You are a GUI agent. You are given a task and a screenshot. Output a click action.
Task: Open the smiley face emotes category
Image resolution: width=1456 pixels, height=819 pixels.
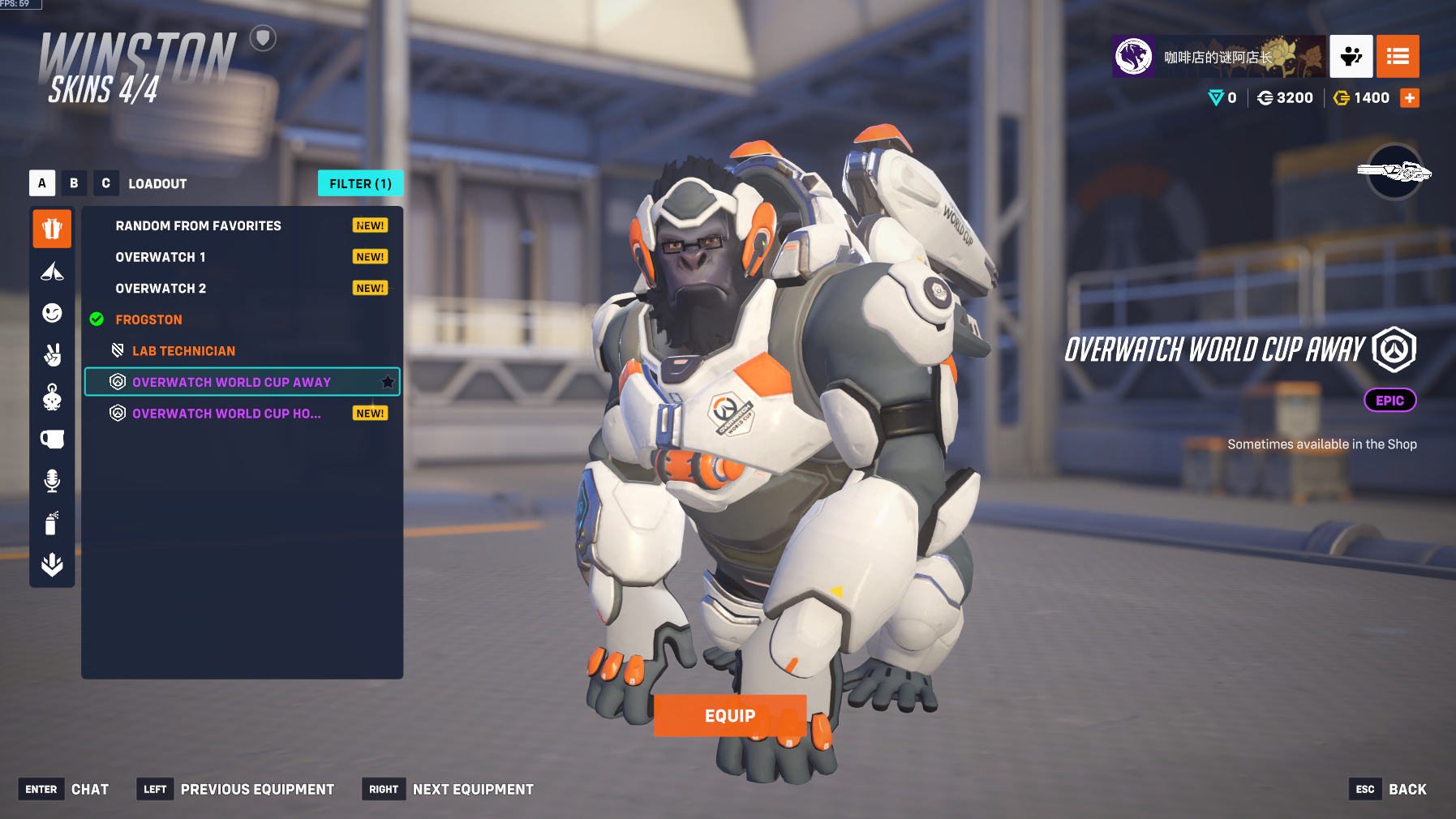pos(52,313)
